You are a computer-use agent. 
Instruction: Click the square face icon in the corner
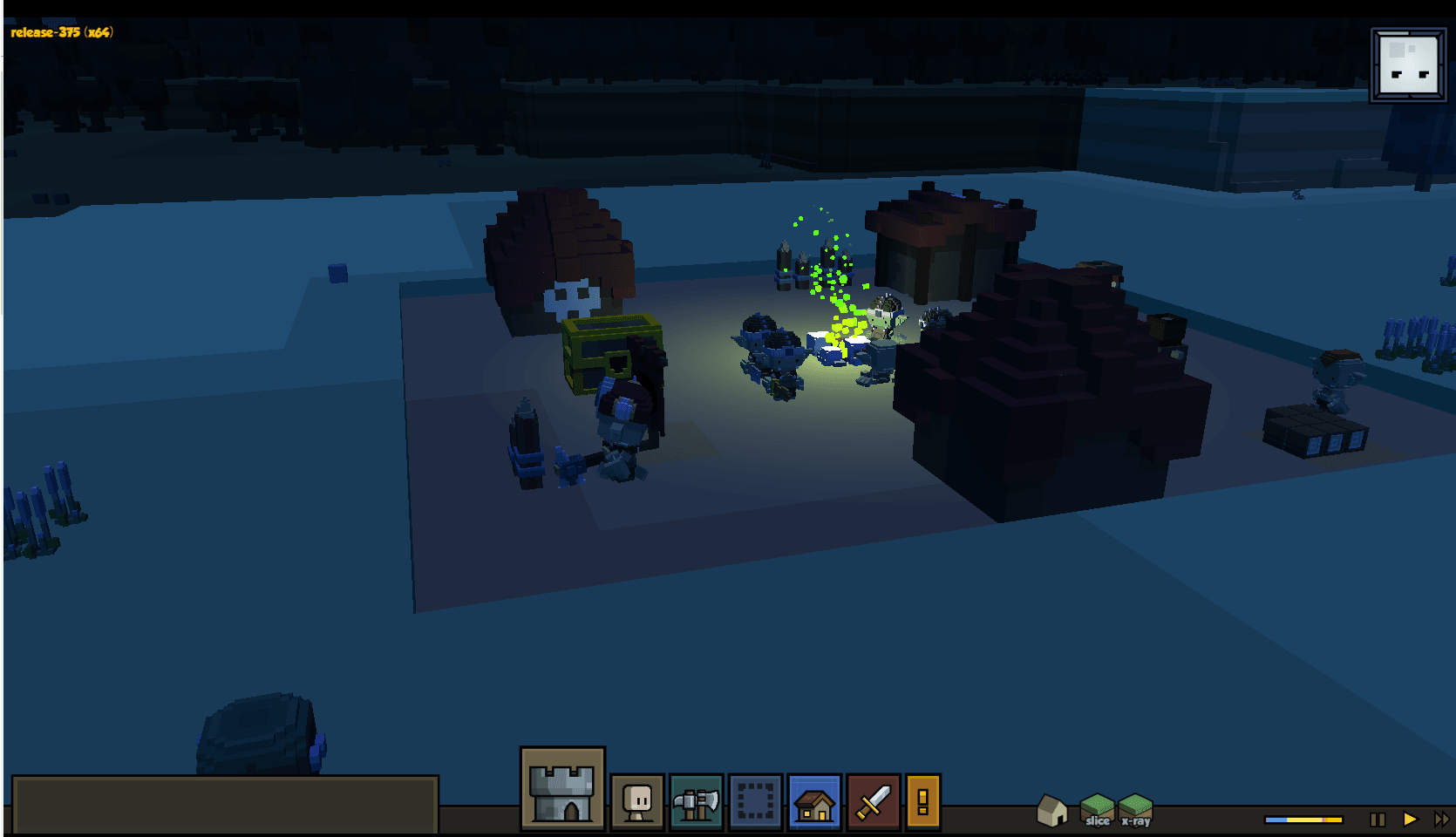pos(1408,65)
